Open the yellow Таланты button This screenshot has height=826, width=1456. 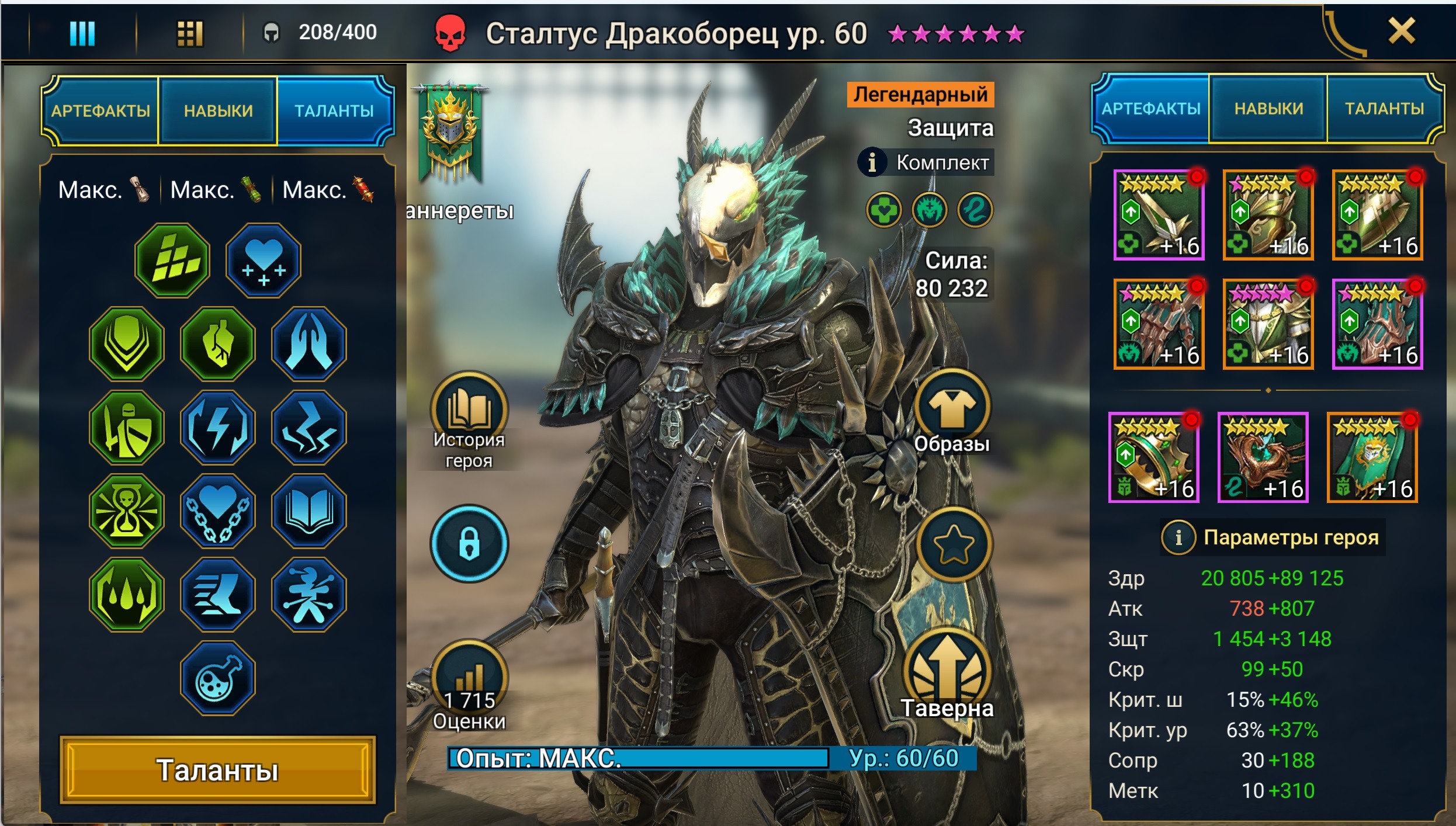217,769
